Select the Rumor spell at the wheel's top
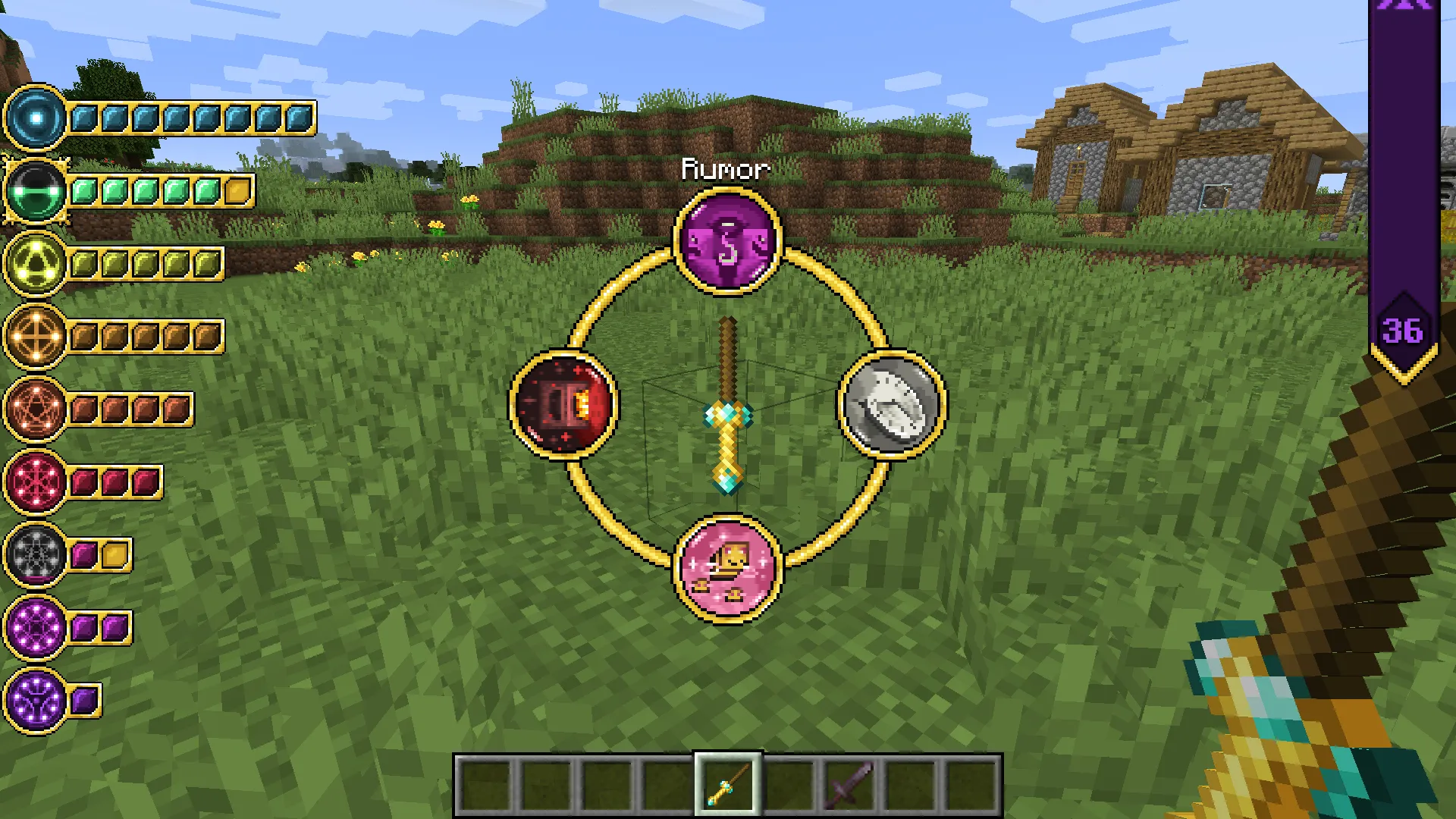1456x819 pixels. pos(728,241)
